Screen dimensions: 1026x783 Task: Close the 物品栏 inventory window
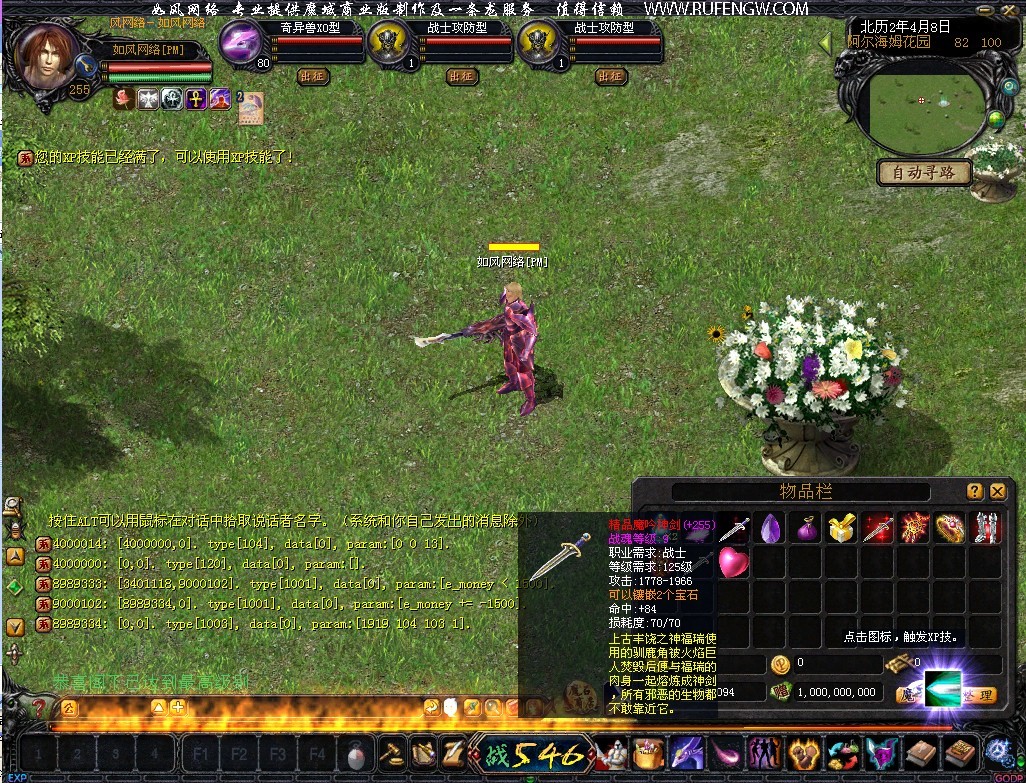tap(997, 491)
